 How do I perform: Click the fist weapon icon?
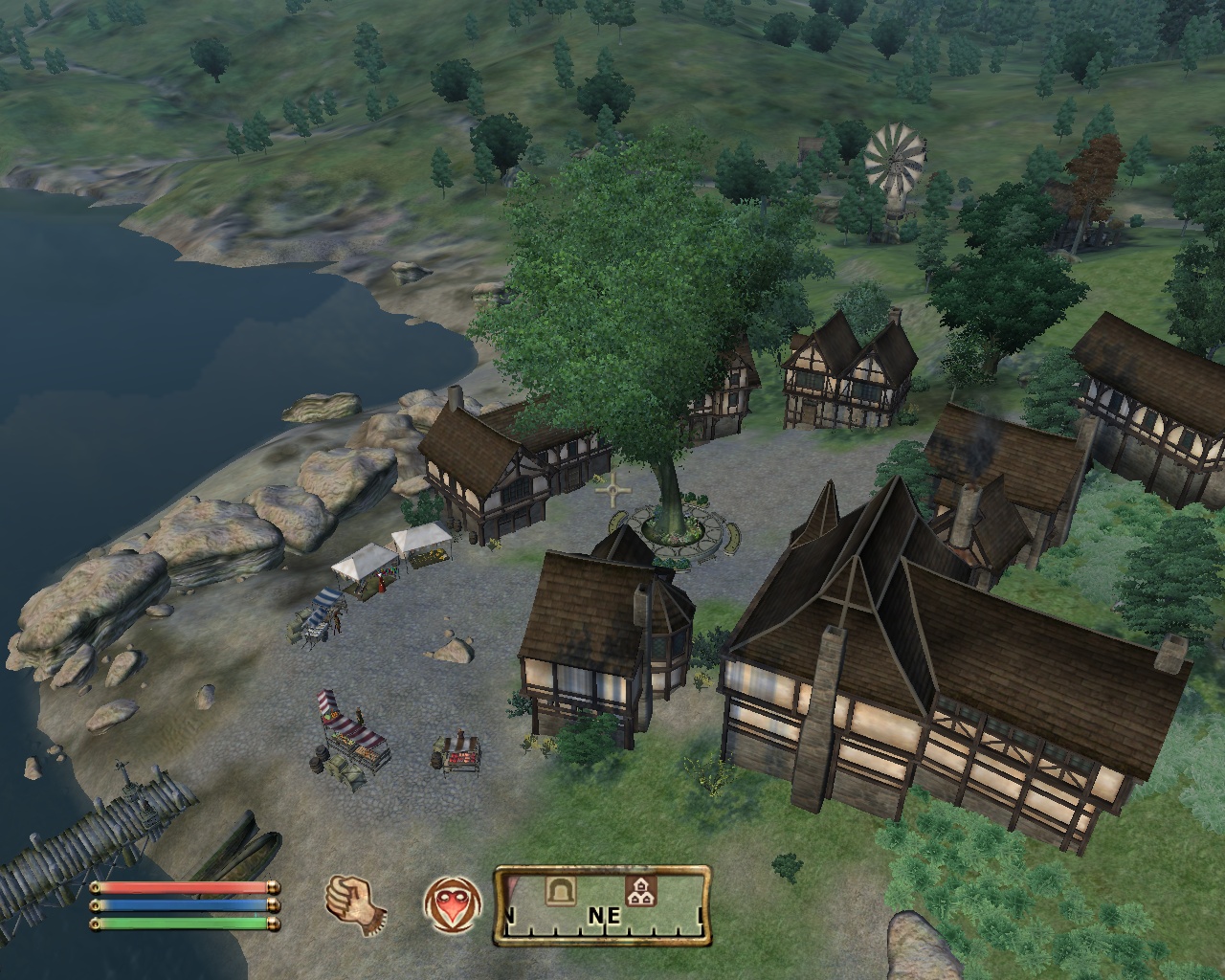coord(355,903)
